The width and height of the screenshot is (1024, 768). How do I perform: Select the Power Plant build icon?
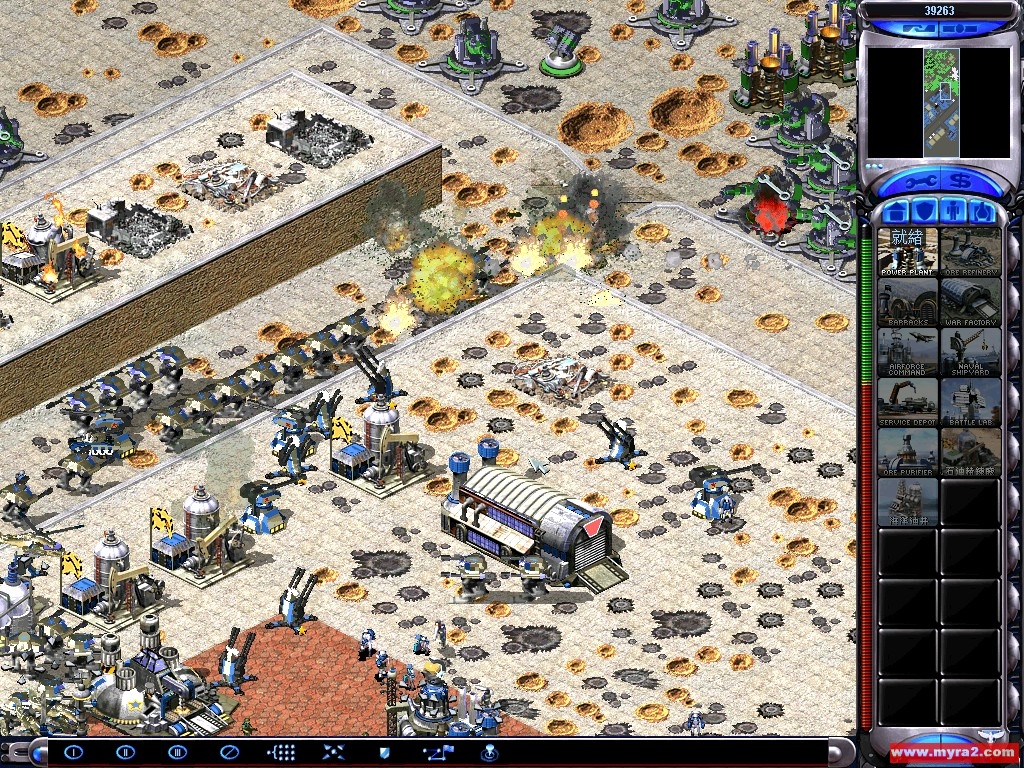[x=908, y=251]
